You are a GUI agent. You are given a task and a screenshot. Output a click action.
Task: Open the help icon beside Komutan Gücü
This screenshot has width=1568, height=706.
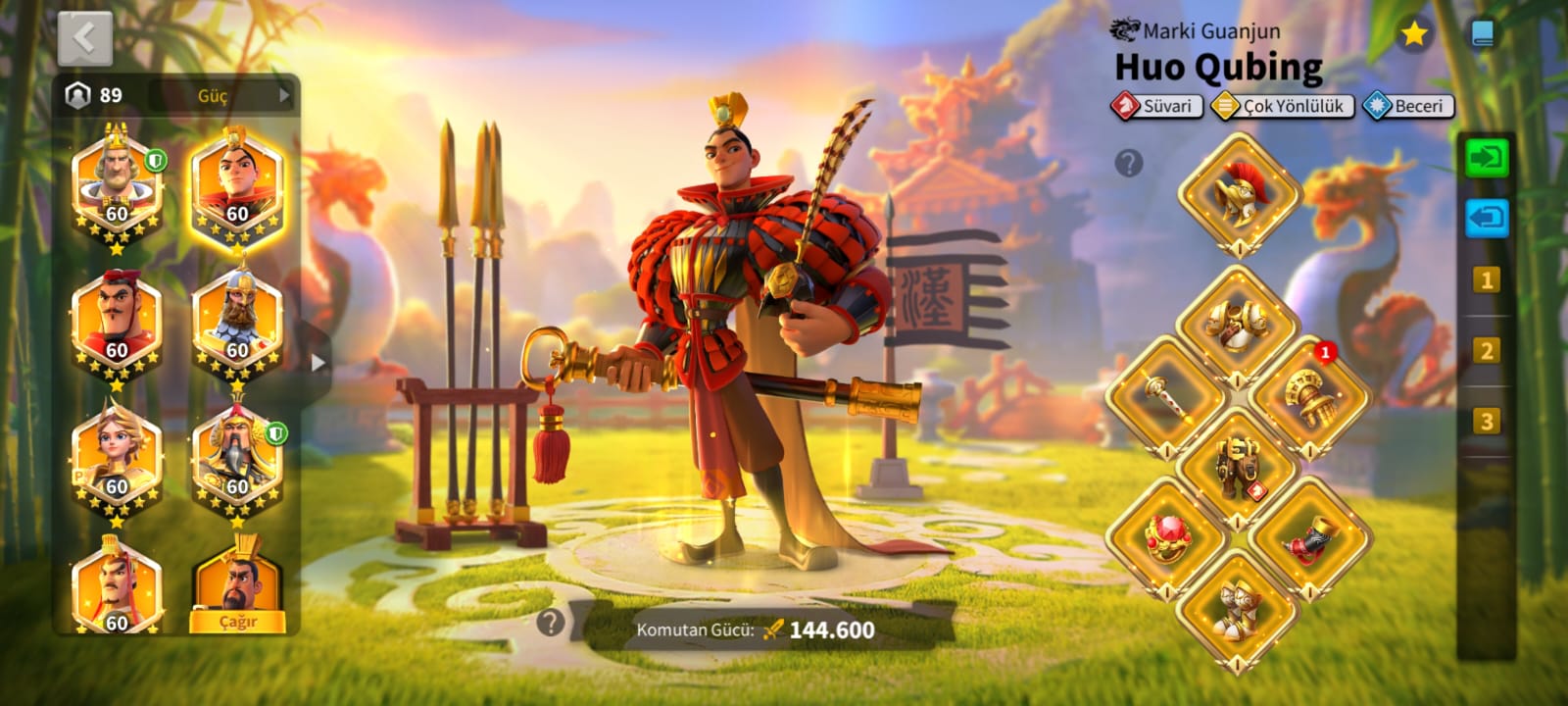551,621
